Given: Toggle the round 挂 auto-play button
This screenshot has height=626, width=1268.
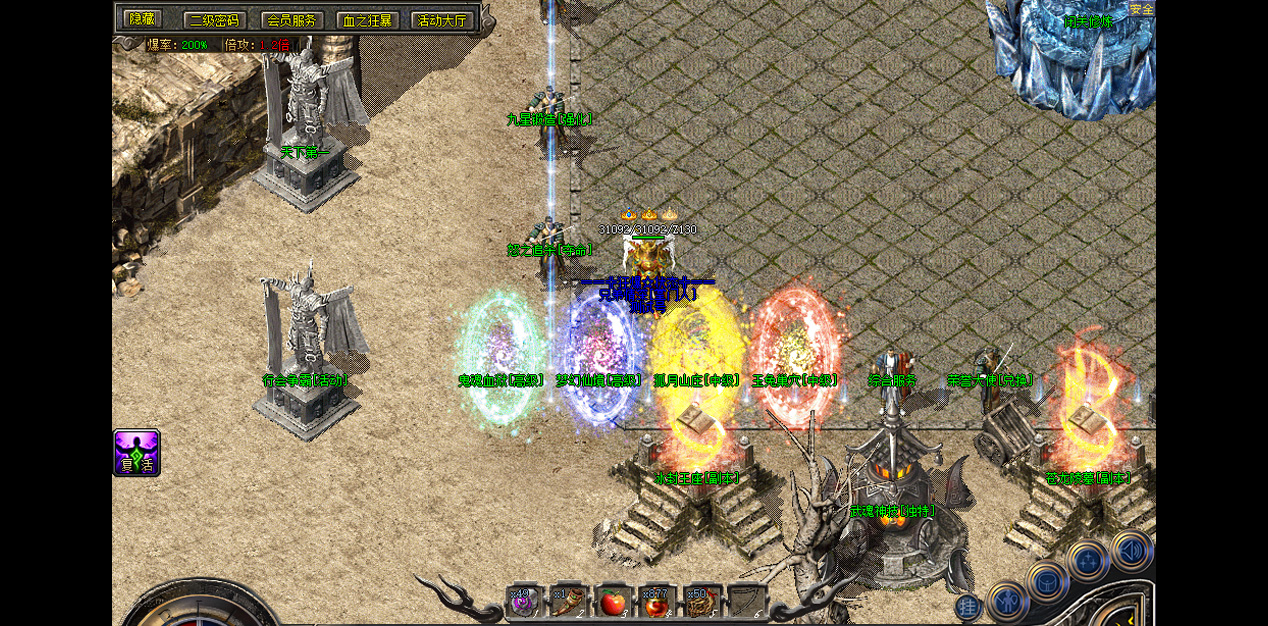Looking at the screenshot, I should 968,606.
